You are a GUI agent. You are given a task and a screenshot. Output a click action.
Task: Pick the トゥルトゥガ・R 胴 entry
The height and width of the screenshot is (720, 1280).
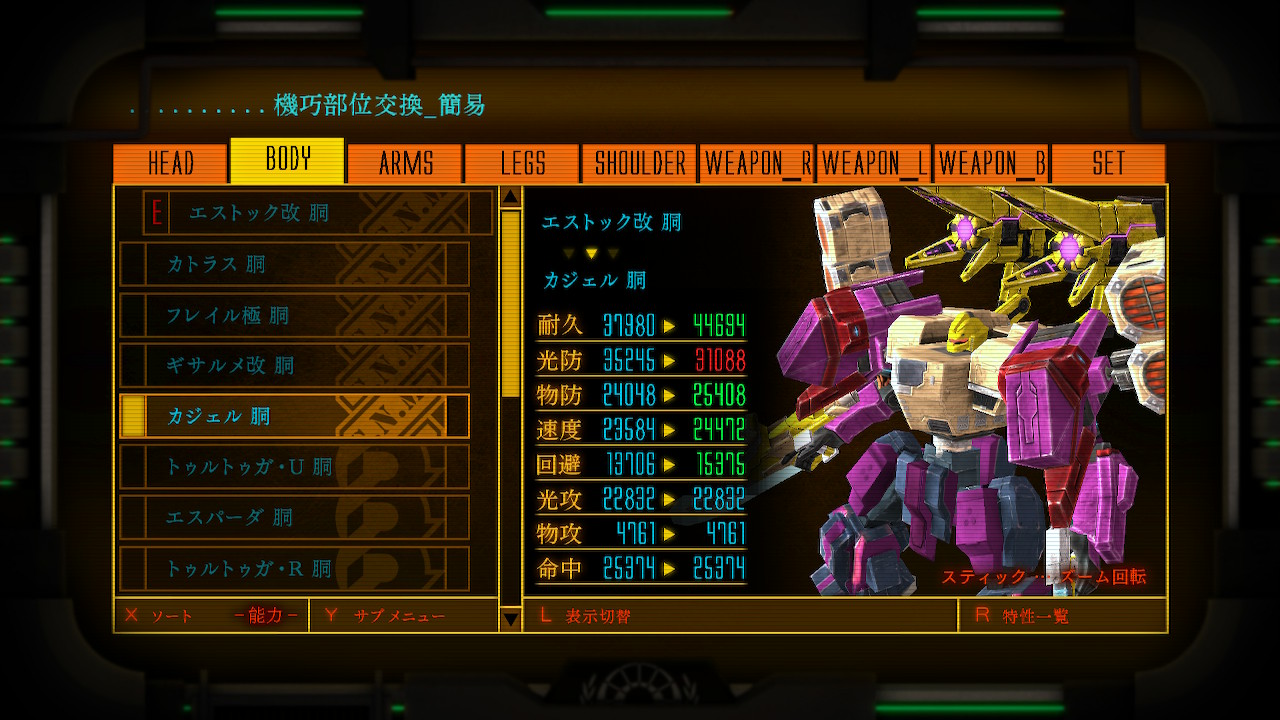294,568
